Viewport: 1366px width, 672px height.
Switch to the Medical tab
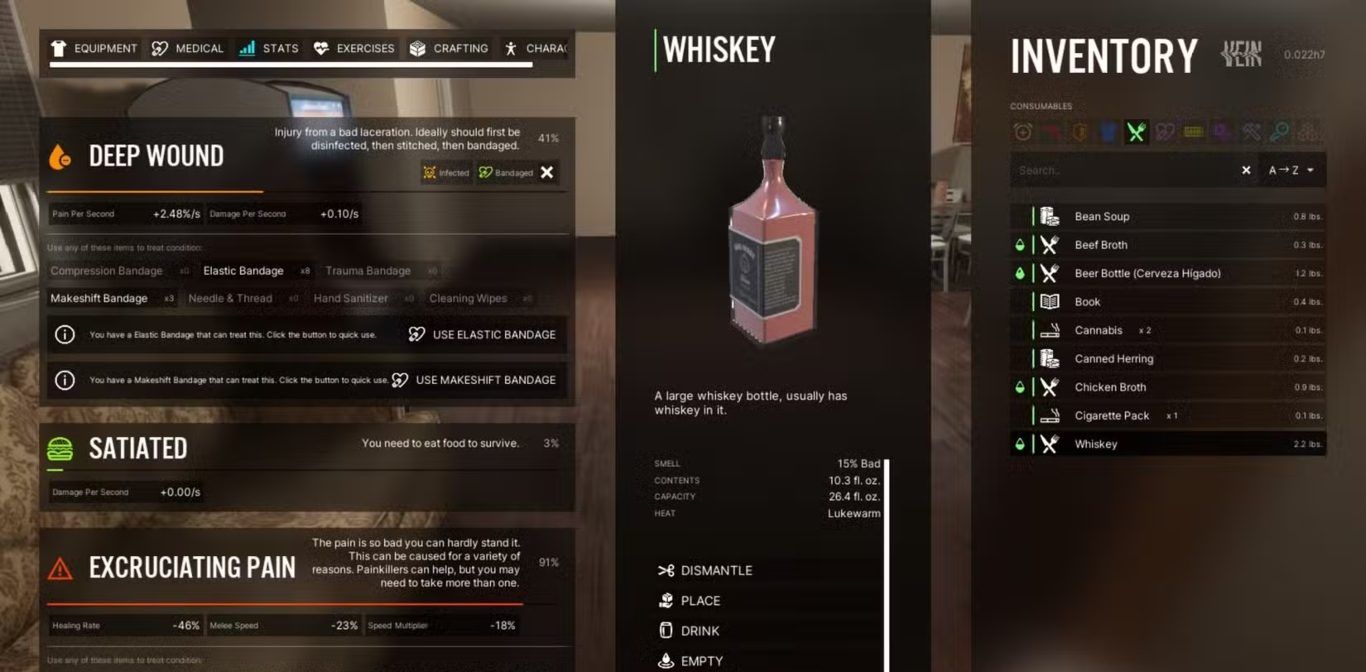click(187, 48)
